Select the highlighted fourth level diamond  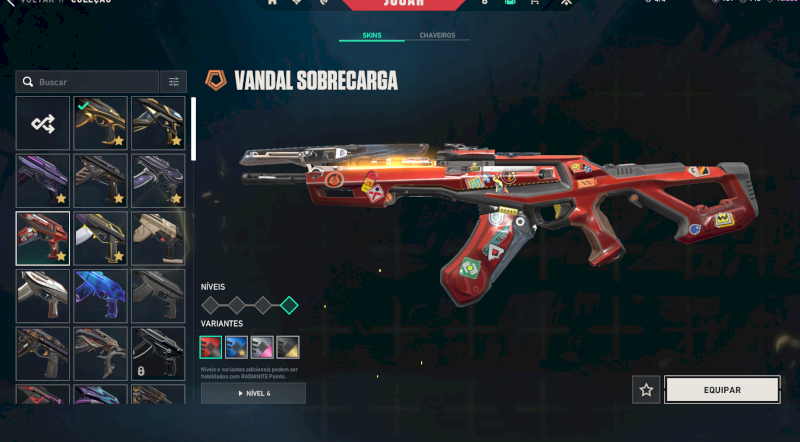coord(289,305)
